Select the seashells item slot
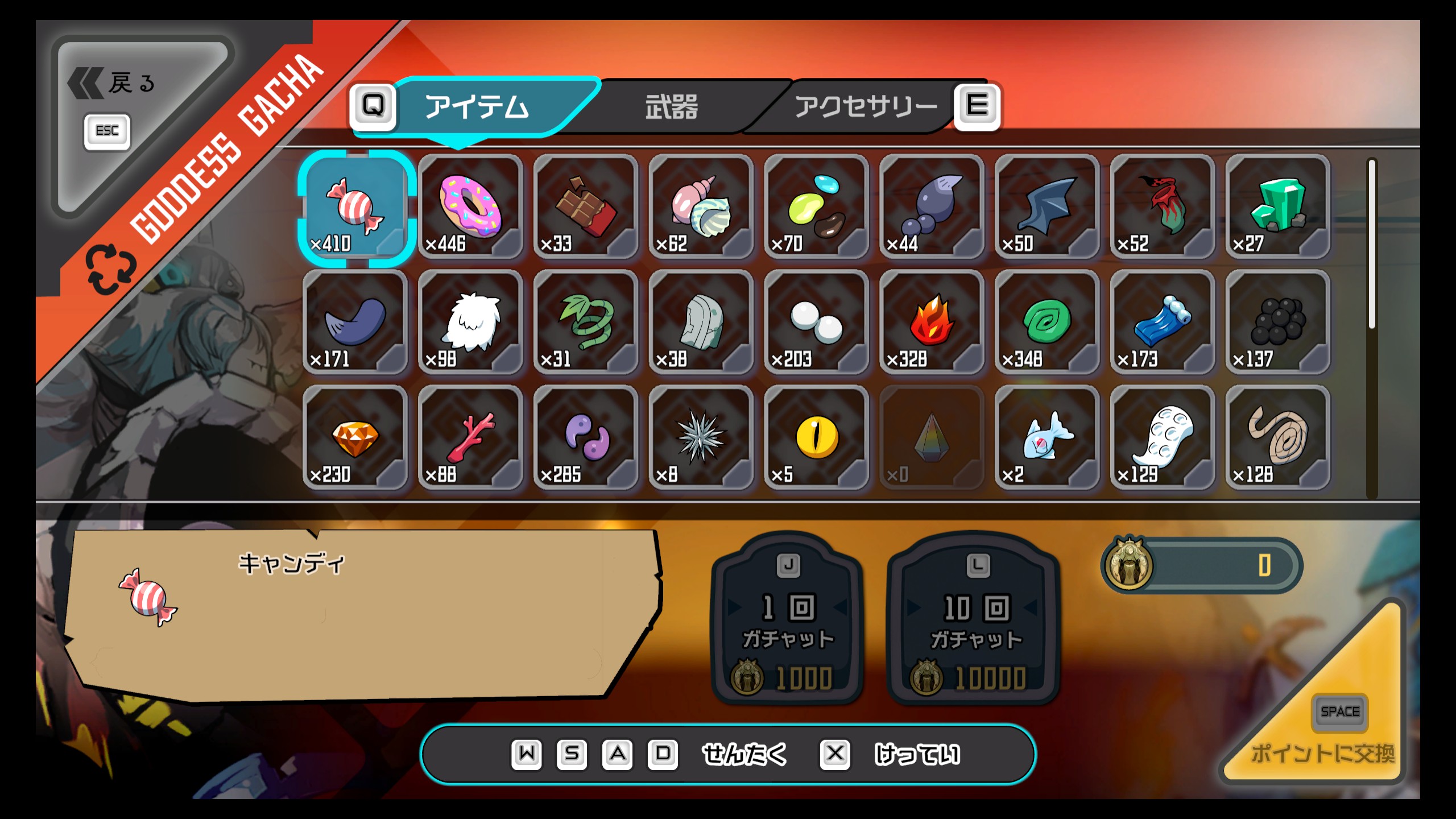1456x819 pixels. click(x=701, y=207)
